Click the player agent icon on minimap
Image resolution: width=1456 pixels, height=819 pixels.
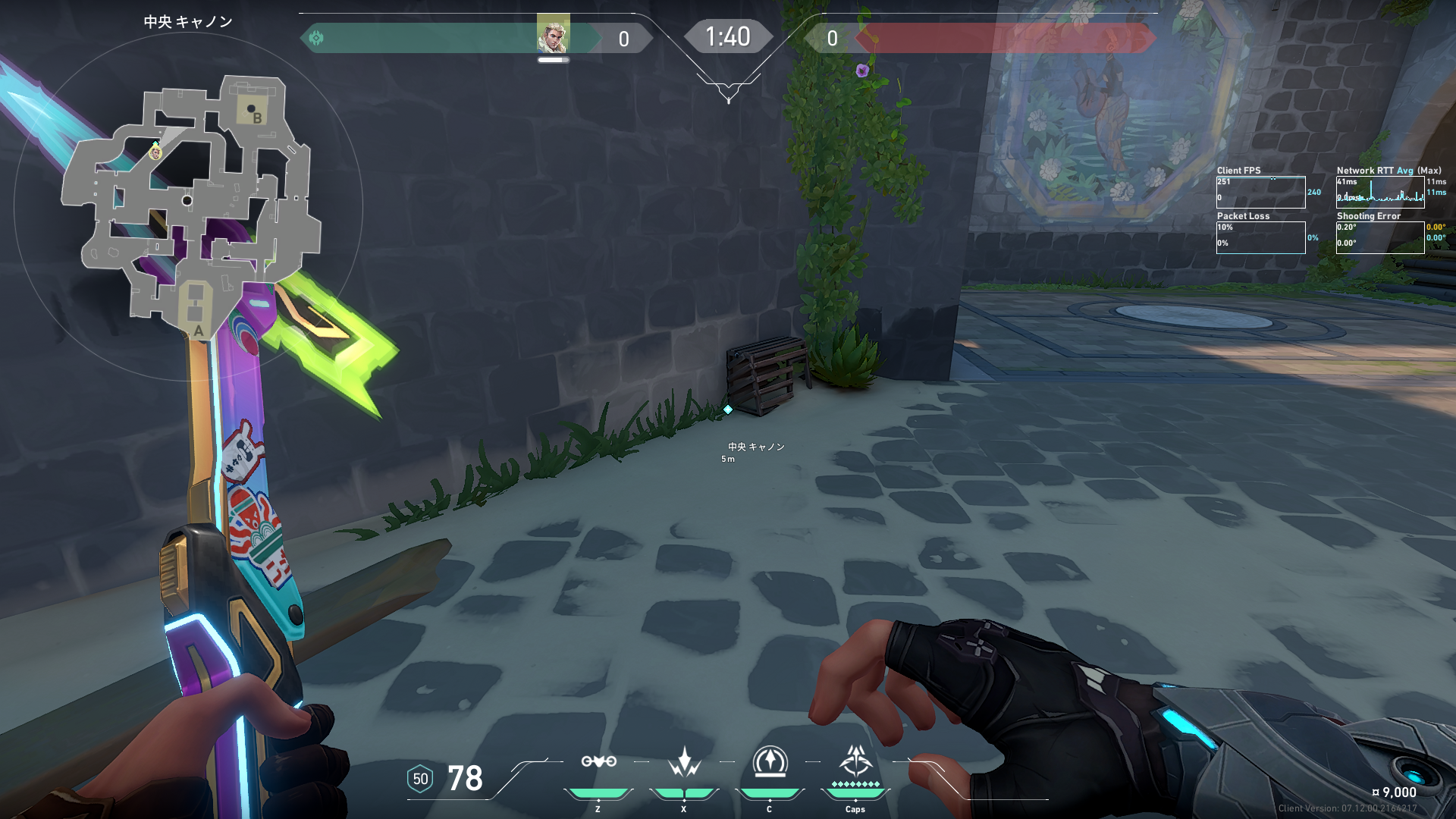[x=155, y=153]
